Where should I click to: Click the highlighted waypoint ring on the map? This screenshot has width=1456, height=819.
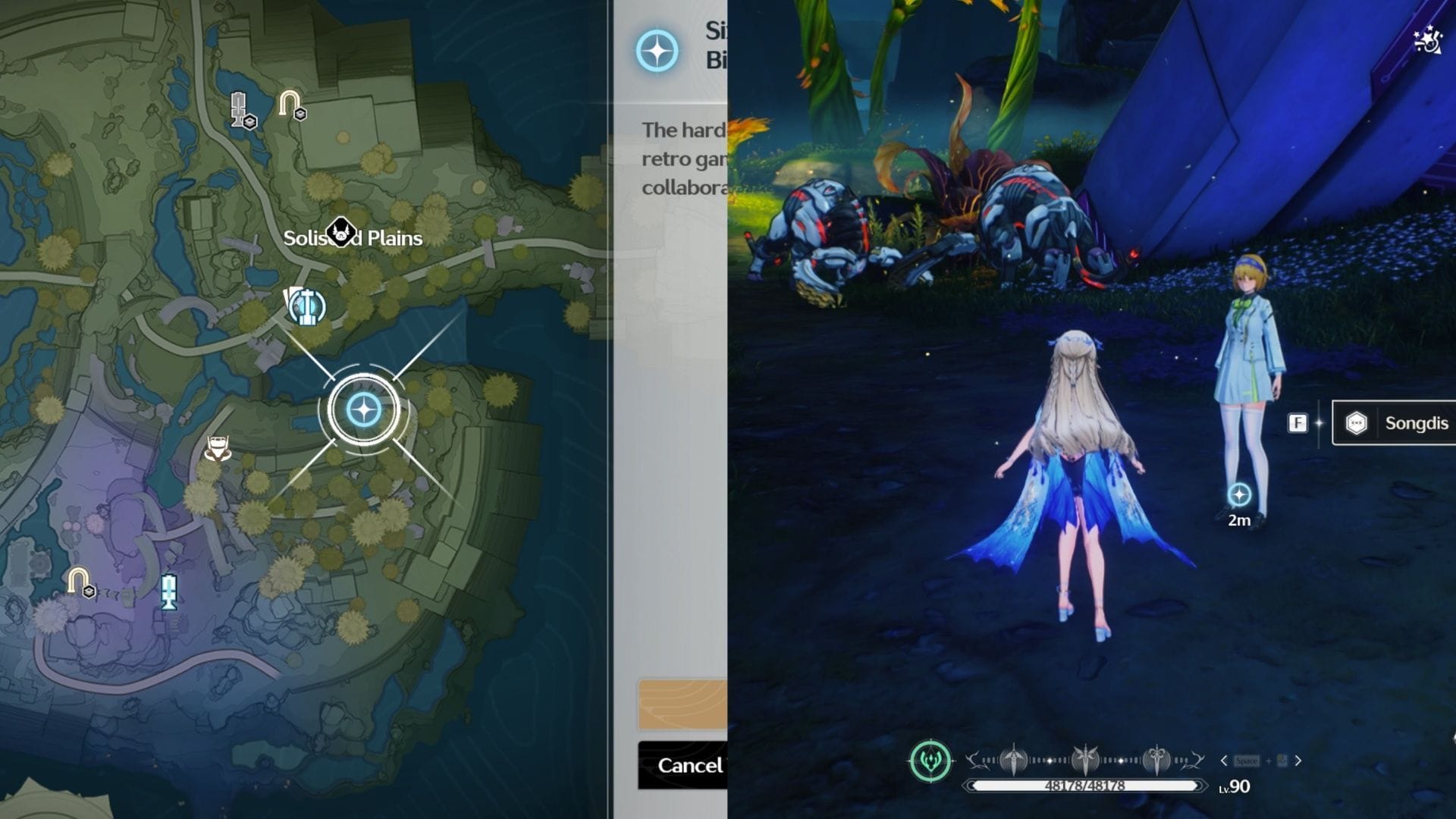364,409
